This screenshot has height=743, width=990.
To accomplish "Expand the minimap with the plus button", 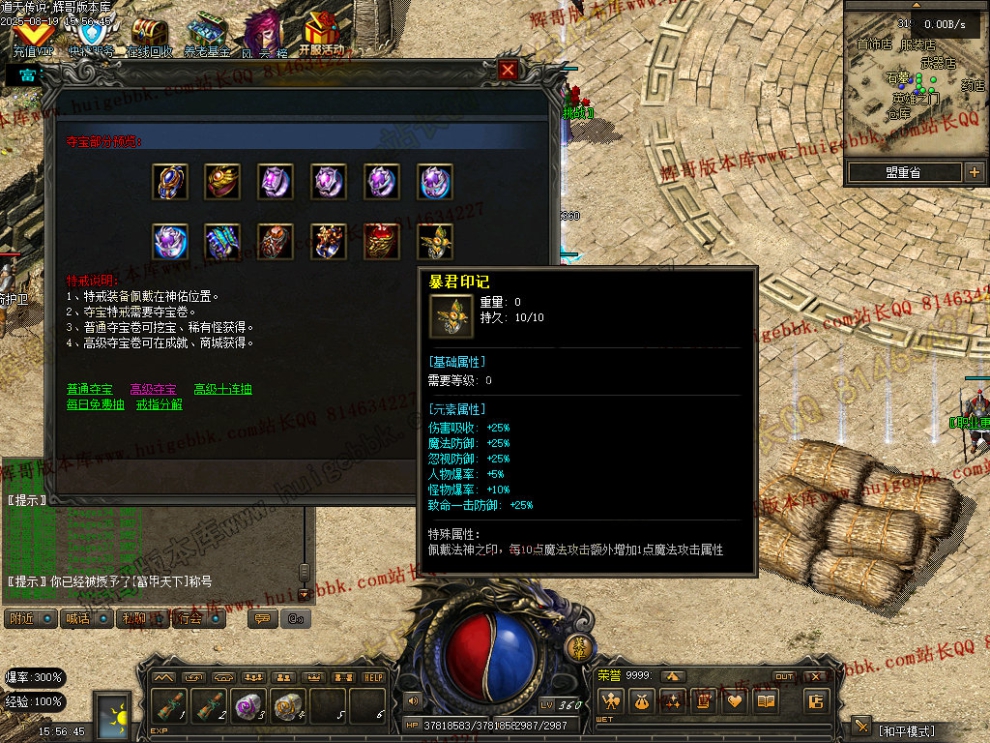I will 974,172.
